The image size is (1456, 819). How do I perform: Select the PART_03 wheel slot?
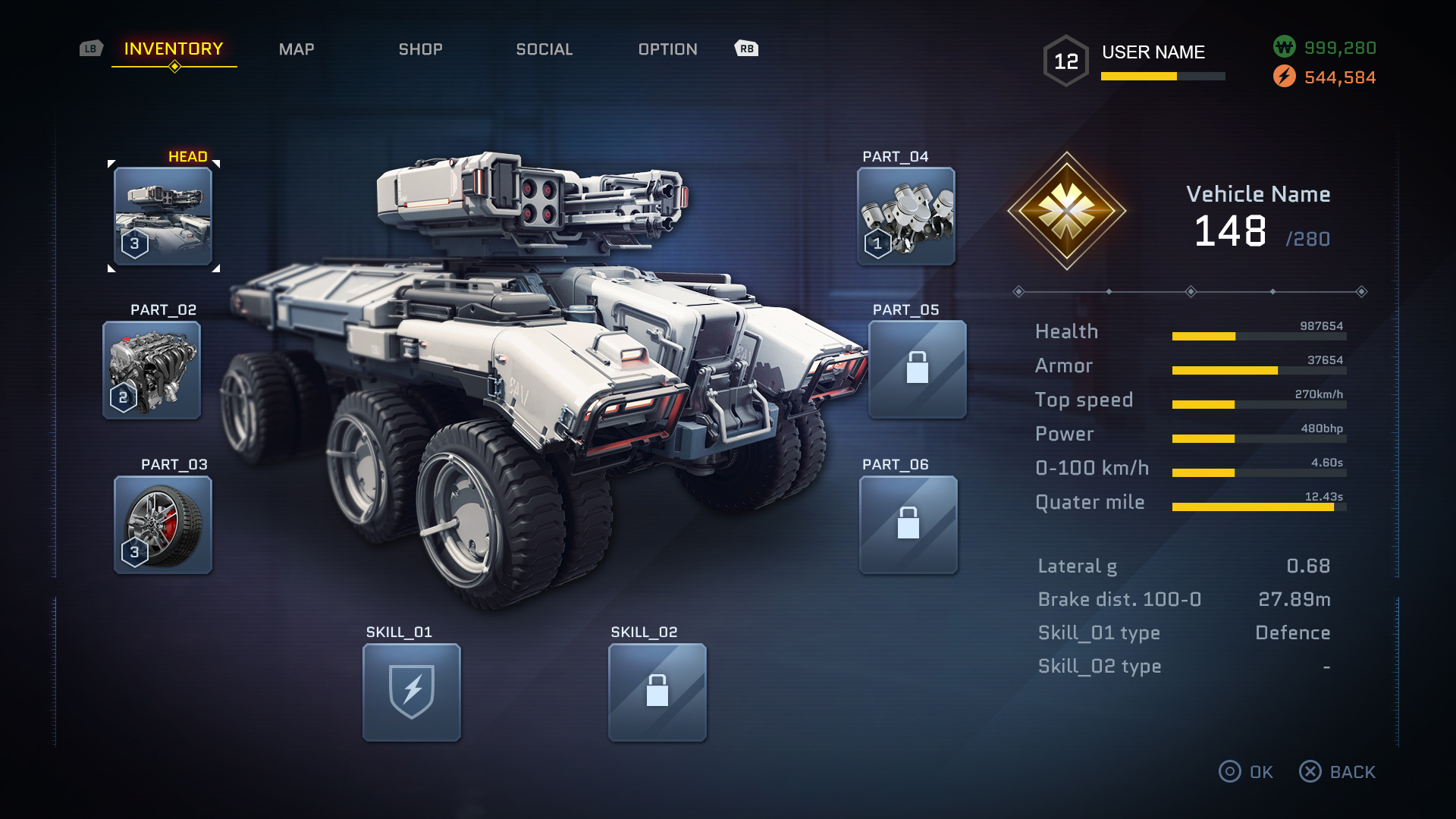(163, 525)
